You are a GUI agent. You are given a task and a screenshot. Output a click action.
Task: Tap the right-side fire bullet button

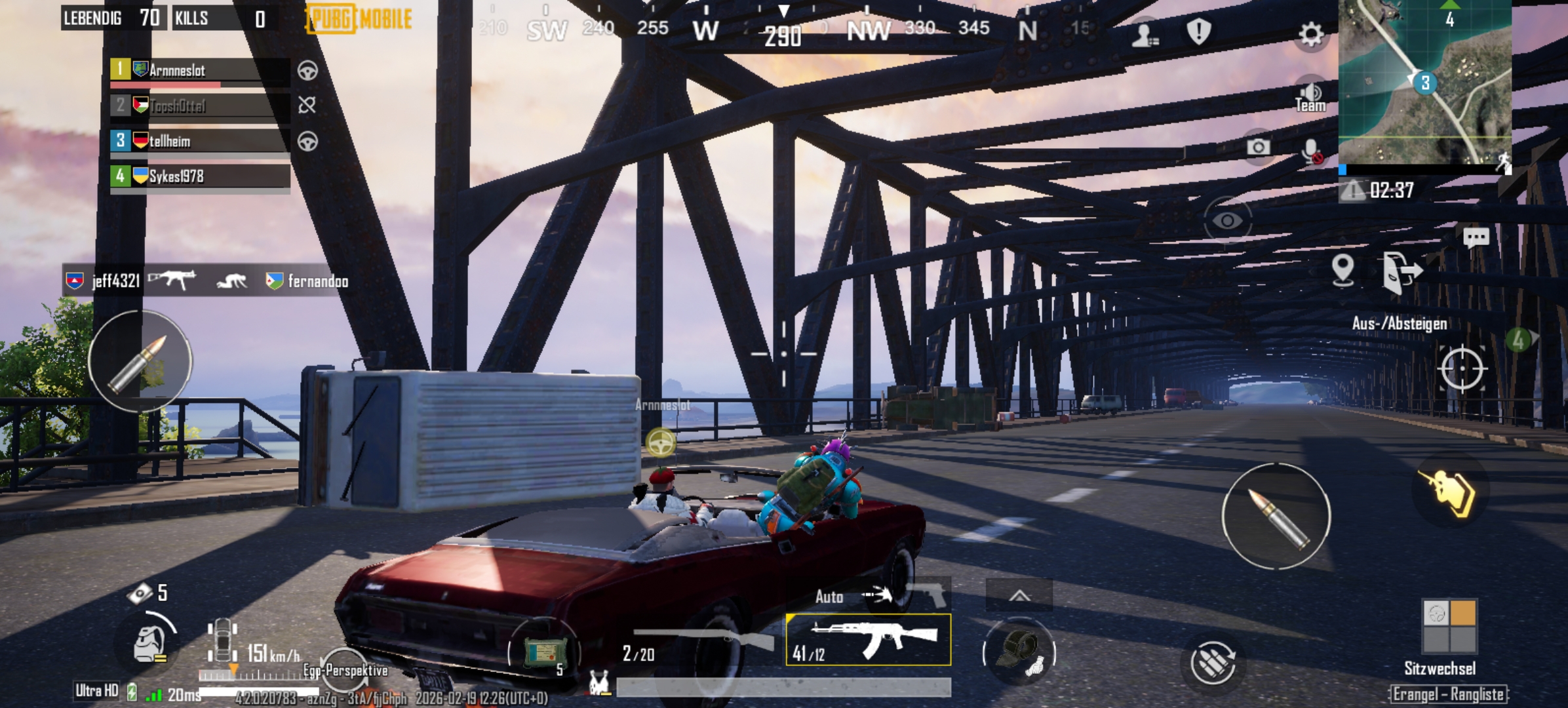[x=1276, y=517]
